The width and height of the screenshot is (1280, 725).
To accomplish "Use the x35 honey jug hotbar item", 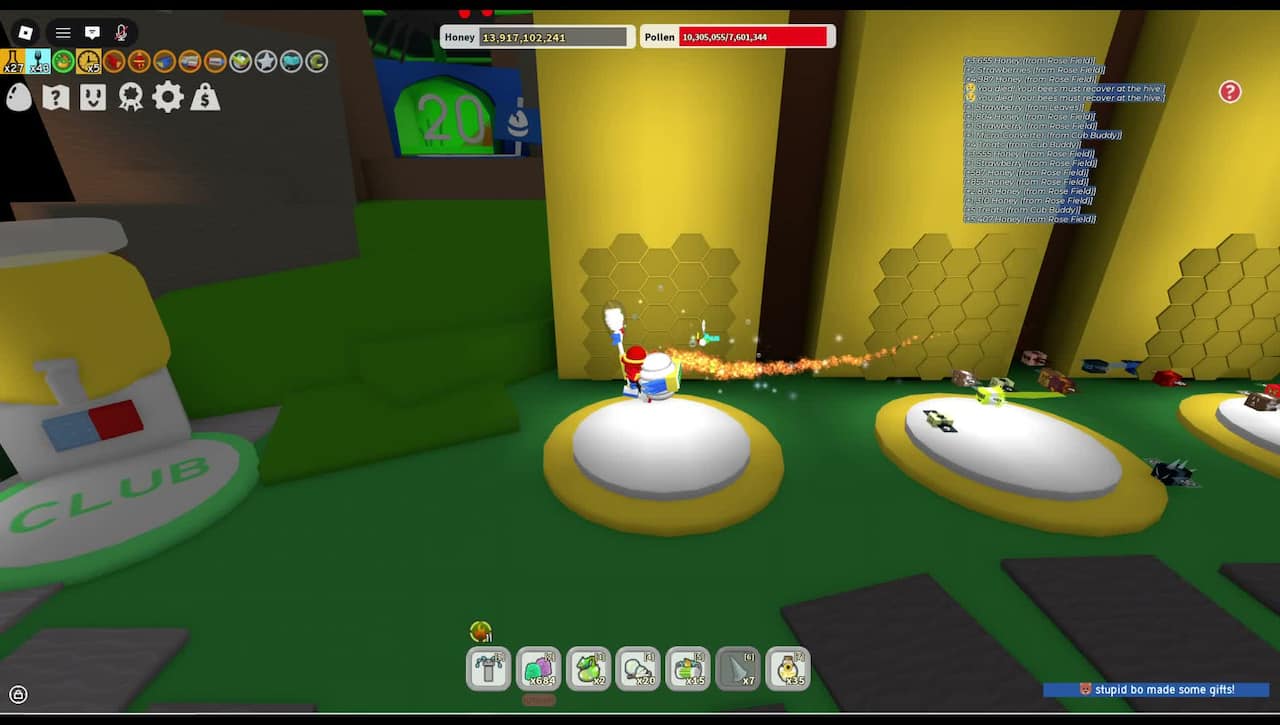I will pos(789,668).
